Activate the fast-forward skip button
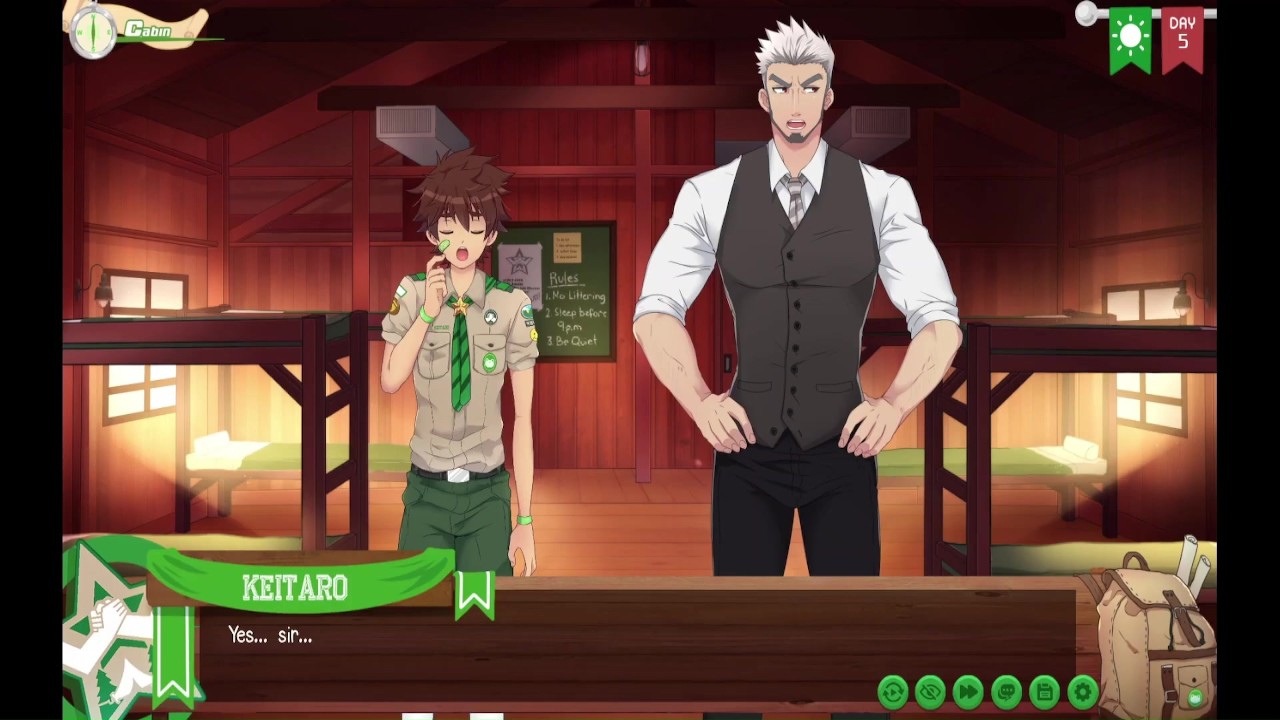This screenshot has height=720, width=1280. tap(968, 691)
